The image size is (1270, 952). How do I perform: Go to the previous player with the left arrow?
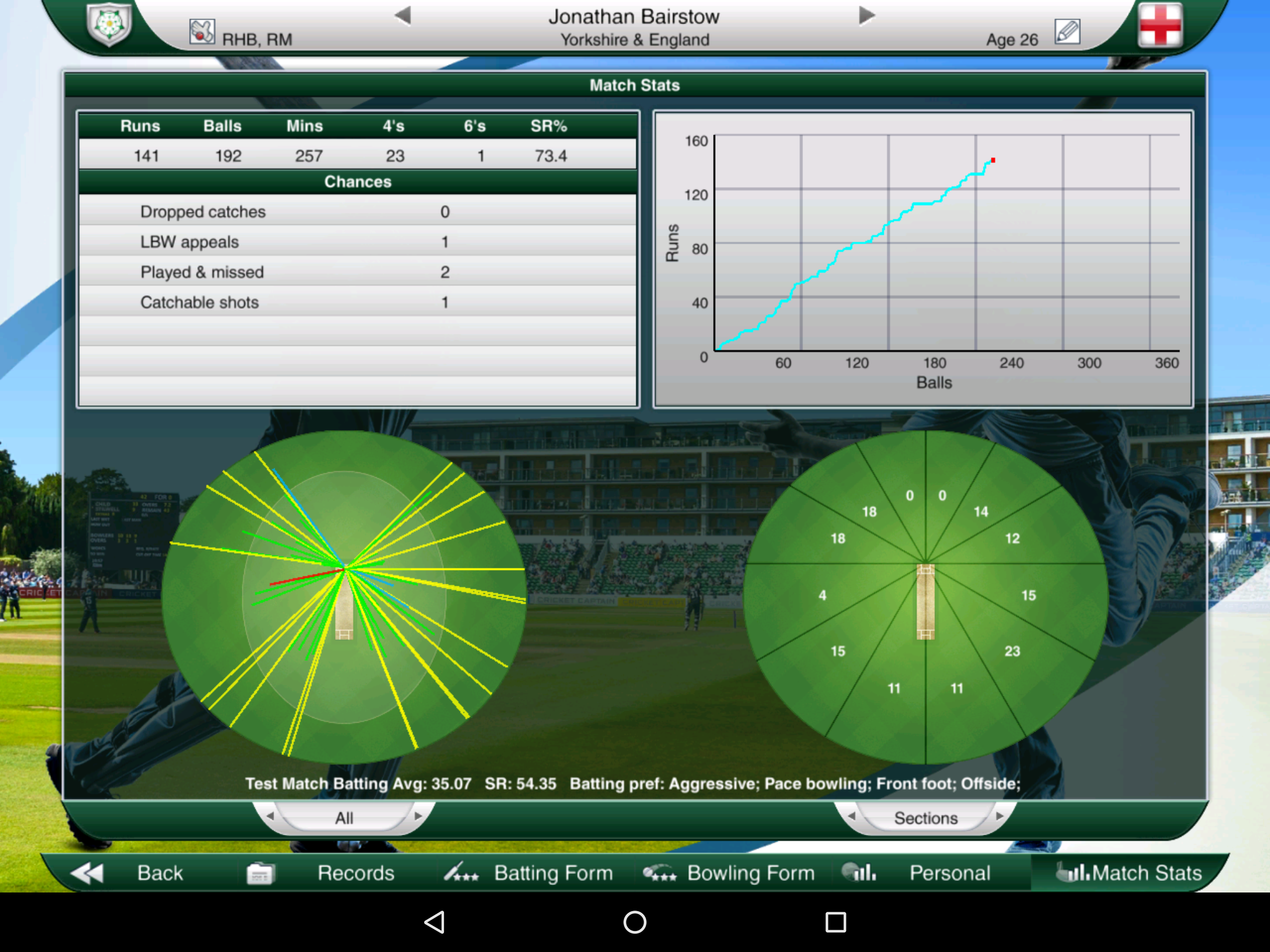point(406,17)
